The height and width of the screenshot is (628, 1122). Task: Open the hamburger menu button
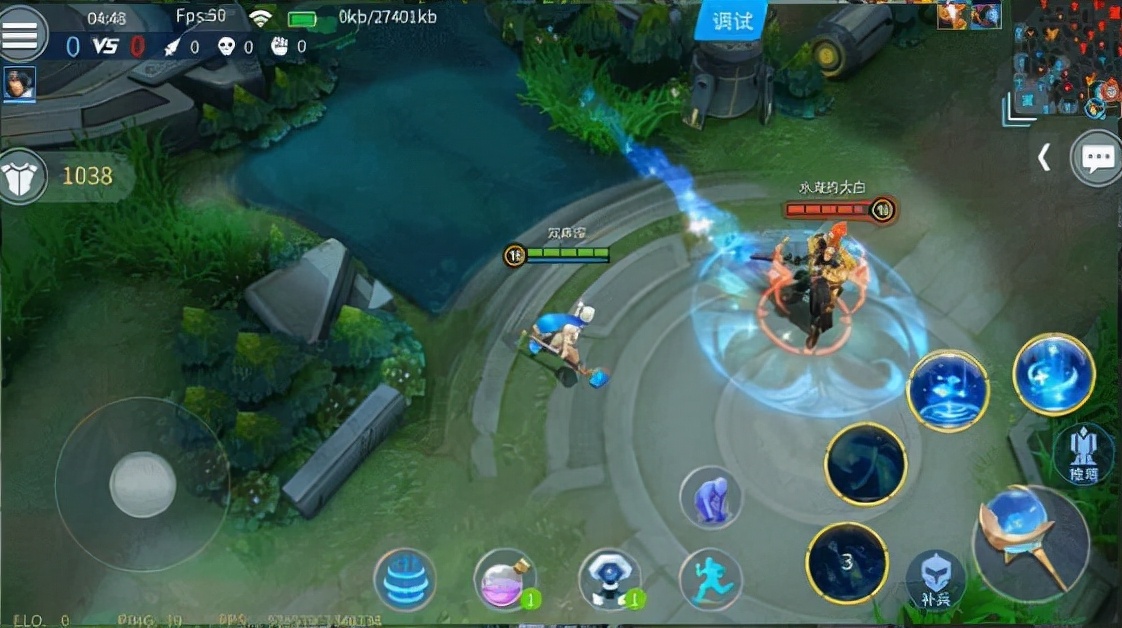23,33
